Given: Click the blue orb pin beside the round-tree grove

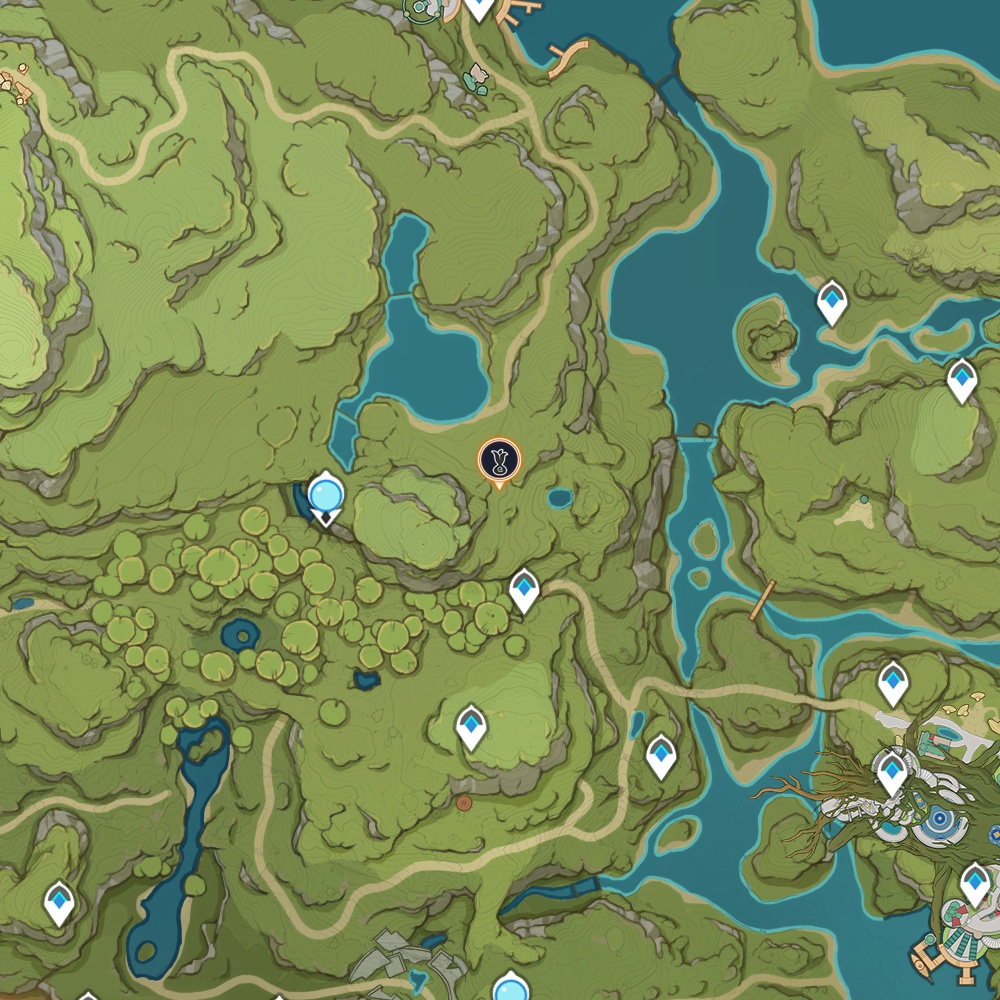Looking at the screenshot, I should pyautogui.click(x=325, y=495).
